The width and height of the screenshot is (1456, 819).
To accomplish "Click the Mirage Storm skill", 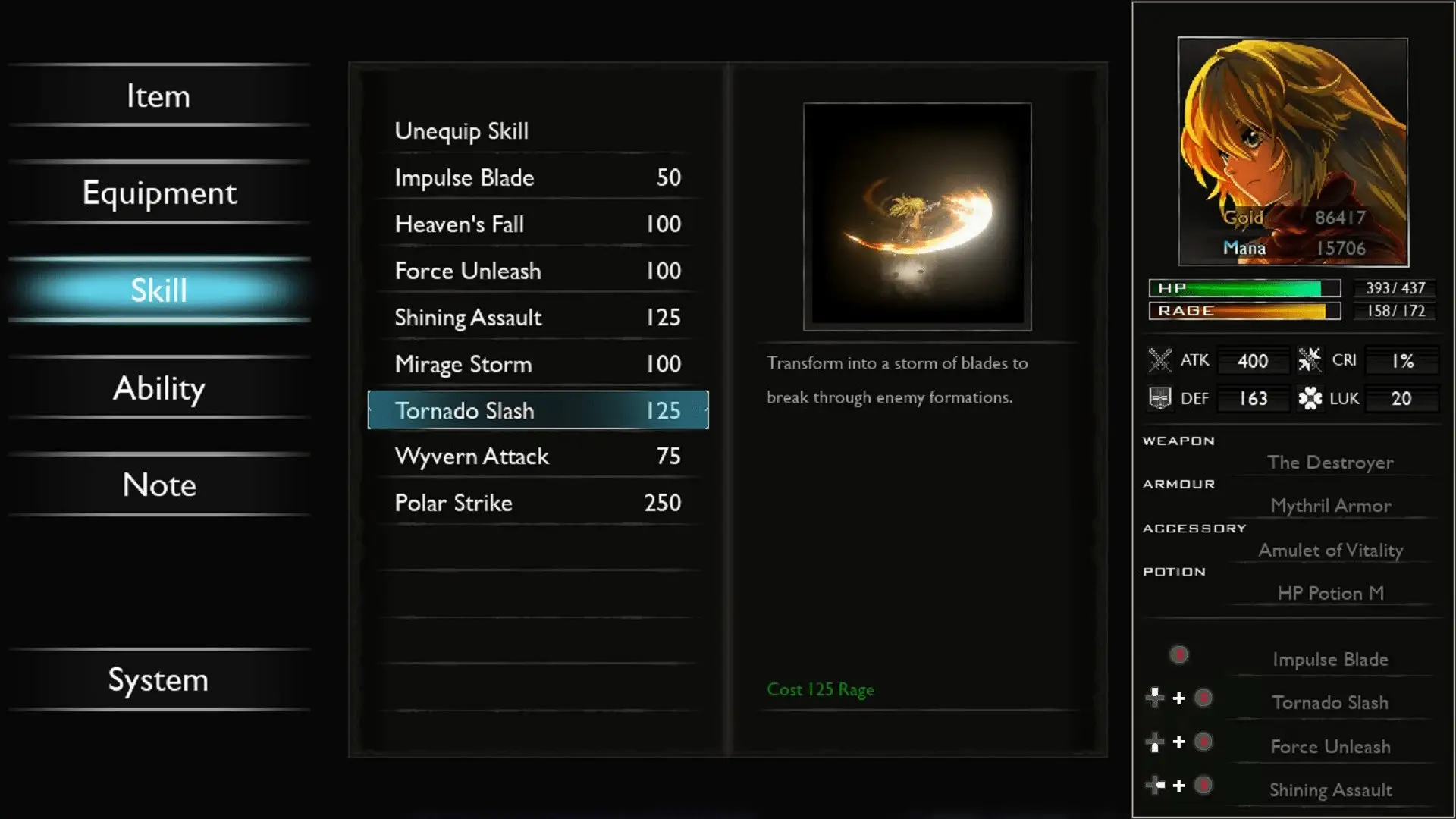I will (537, 365).
